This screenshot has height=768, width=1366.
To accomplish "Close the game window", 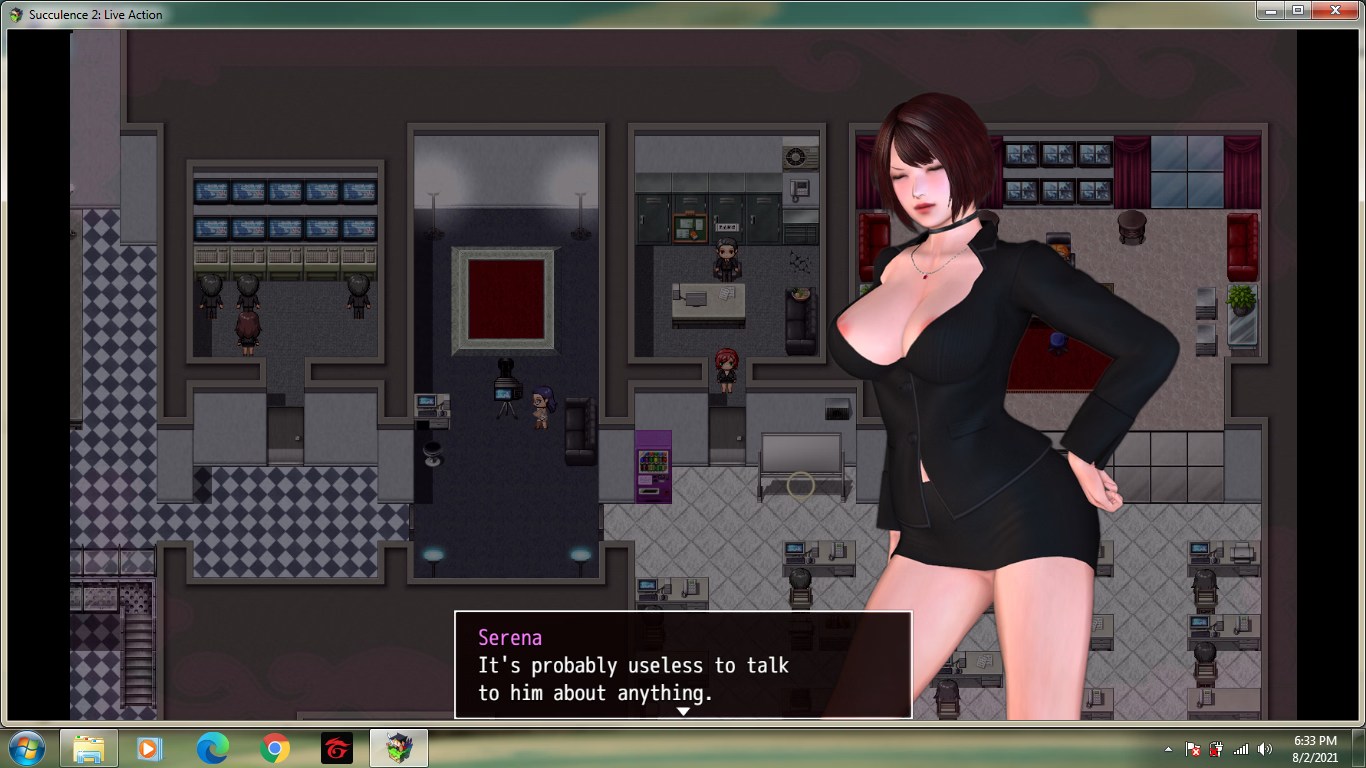I will pos(1336,10).
